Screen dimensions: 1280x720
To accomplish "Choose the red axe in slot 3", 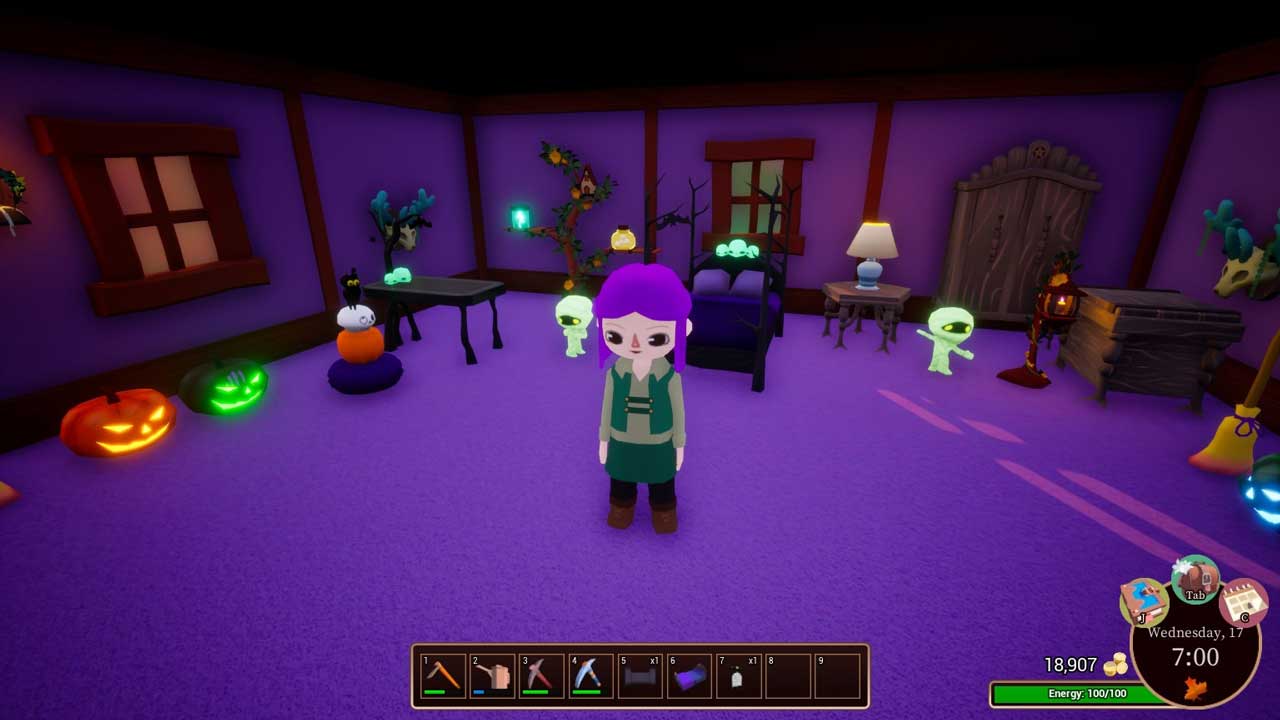I will coord(542,676).
